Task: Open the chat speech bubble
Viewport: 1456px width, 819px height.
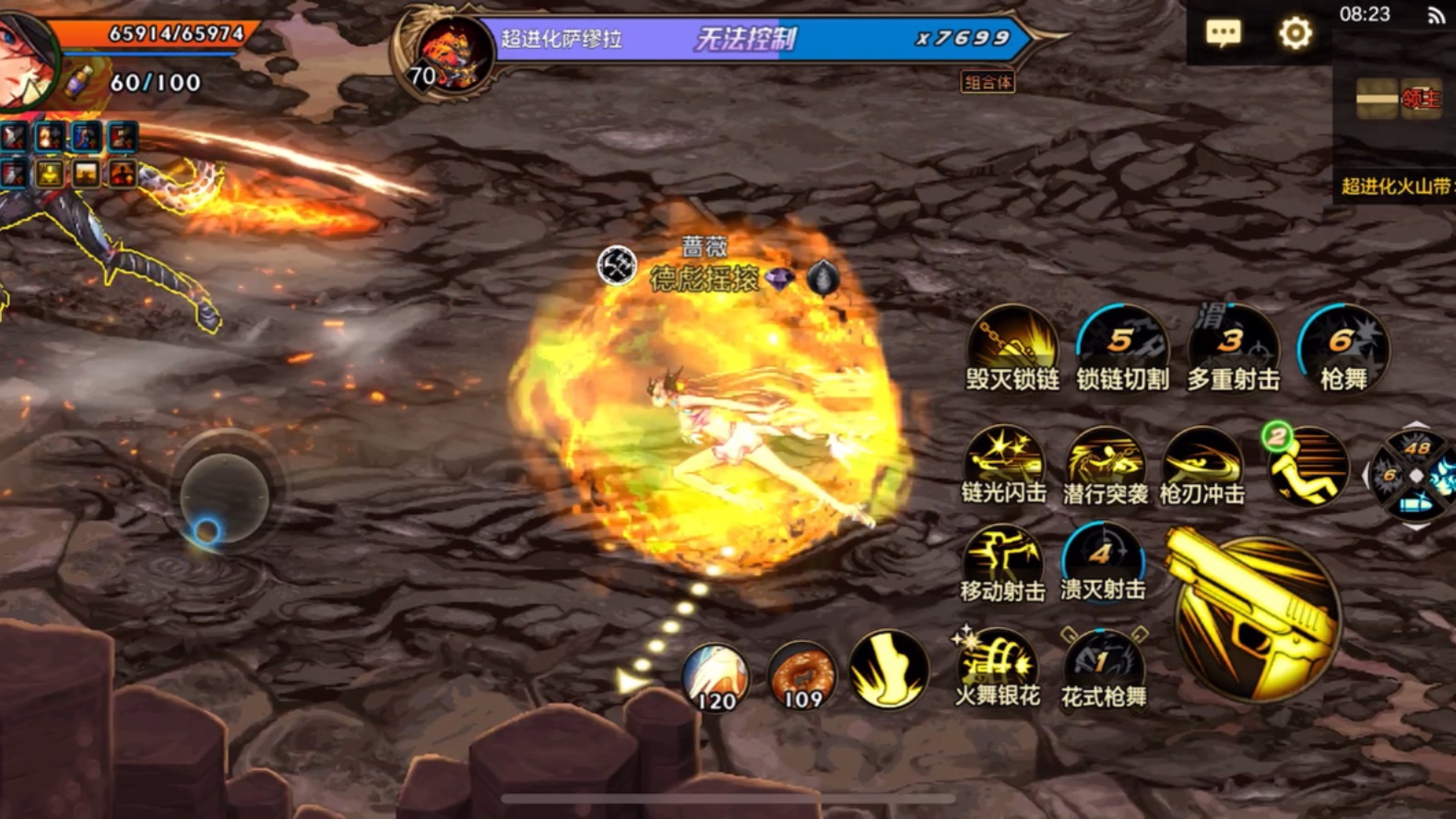Action: pyautogui.click(x=1223, y=34)
